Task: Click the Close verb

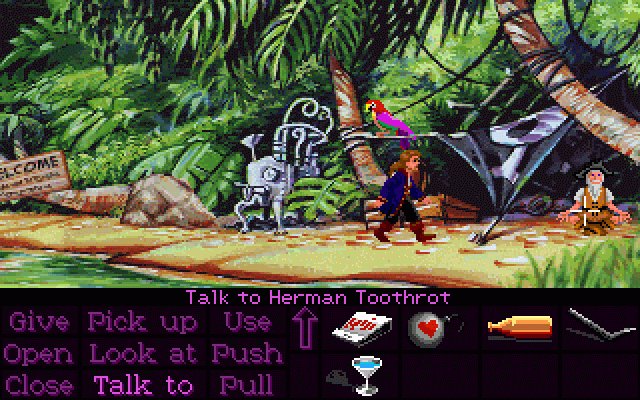Action: pyautogui.click(x=39, y=384)
